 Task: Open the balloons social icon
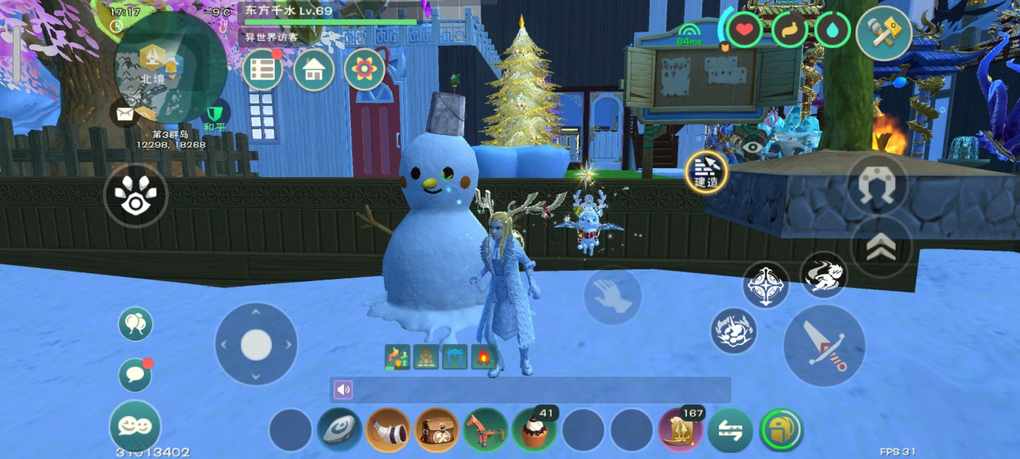135,324
